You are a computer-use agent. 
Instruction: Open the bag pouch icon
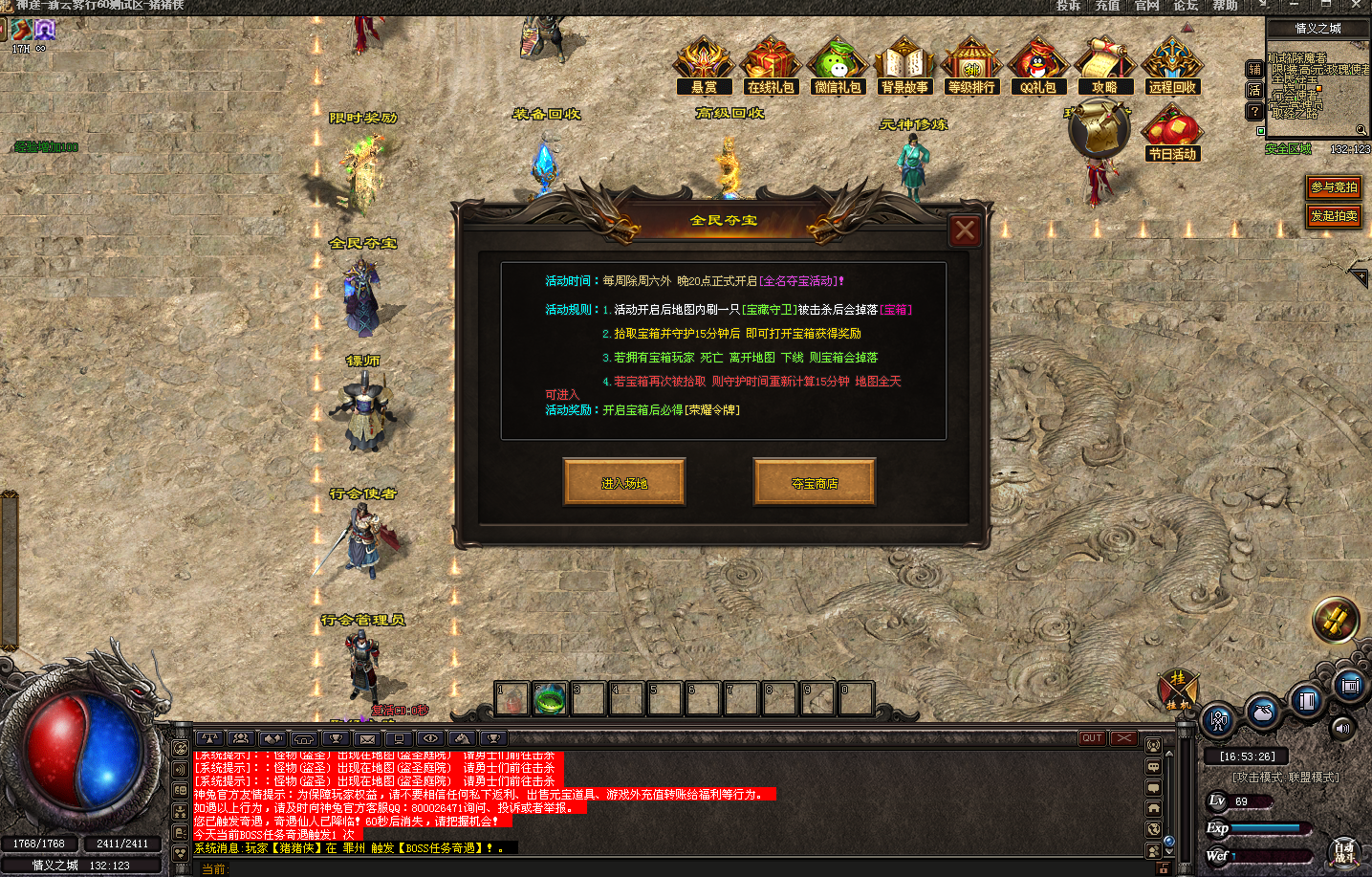(1262, 711)
